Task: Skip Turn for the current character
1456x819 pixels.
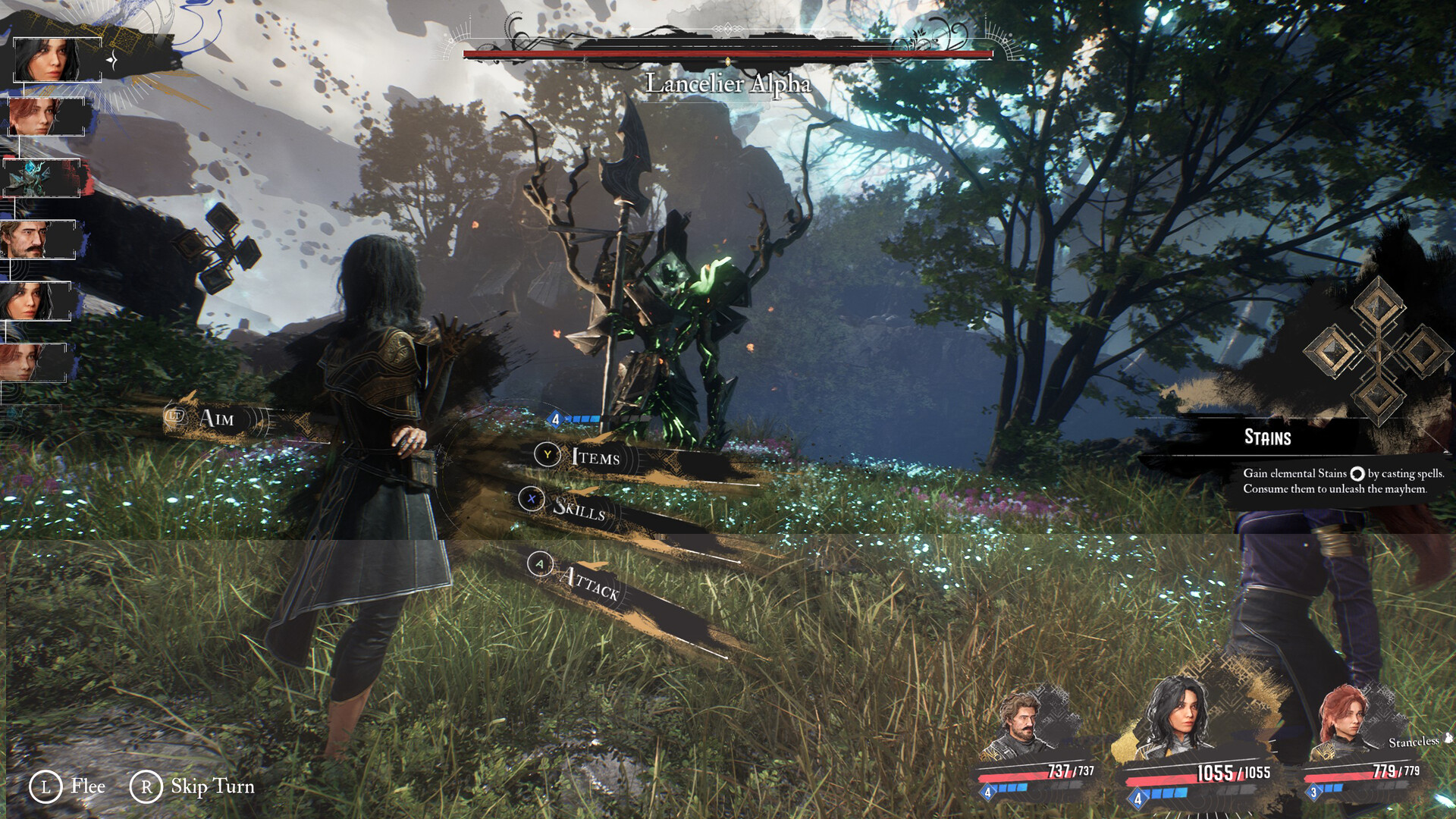Action: tap(194, 786)
